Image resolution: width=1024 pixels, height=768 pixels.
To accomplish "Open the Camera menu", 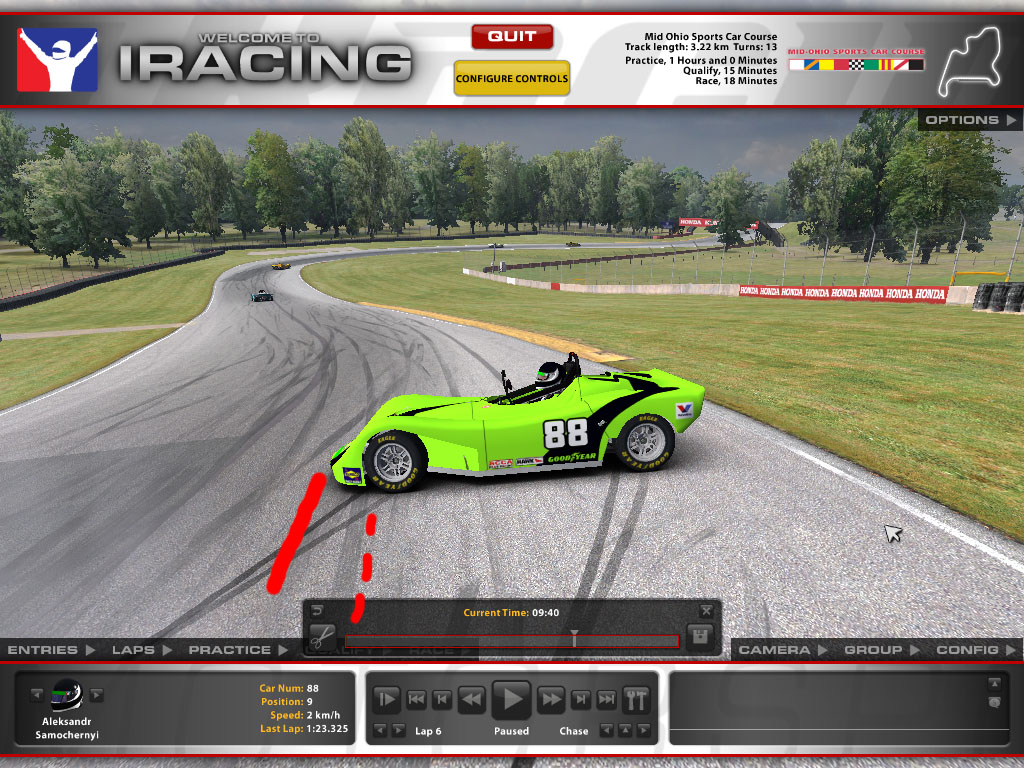I will click(781, 650).
